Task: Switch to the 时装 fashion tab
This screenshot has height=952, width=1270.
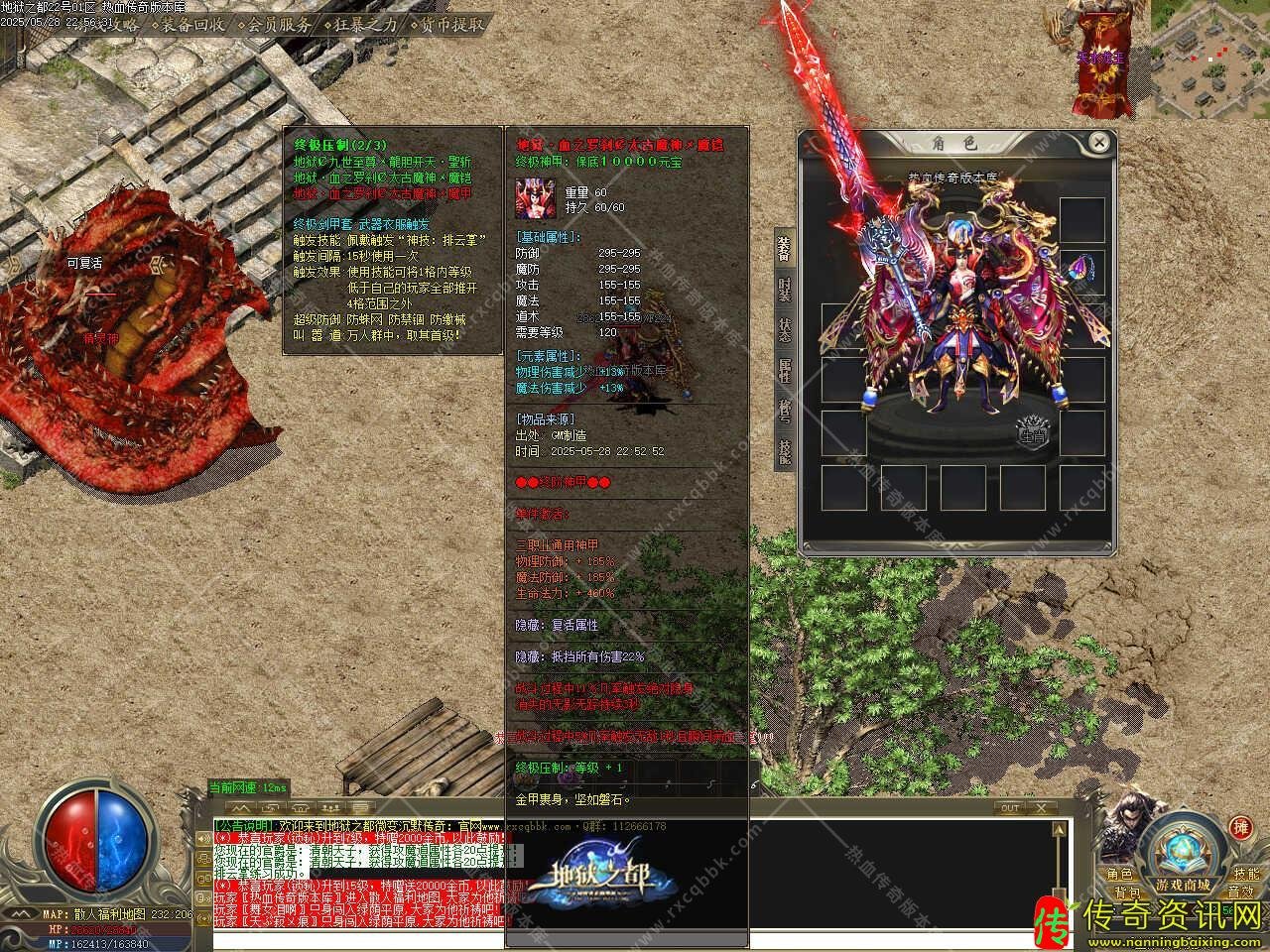Action: [784, 290]
